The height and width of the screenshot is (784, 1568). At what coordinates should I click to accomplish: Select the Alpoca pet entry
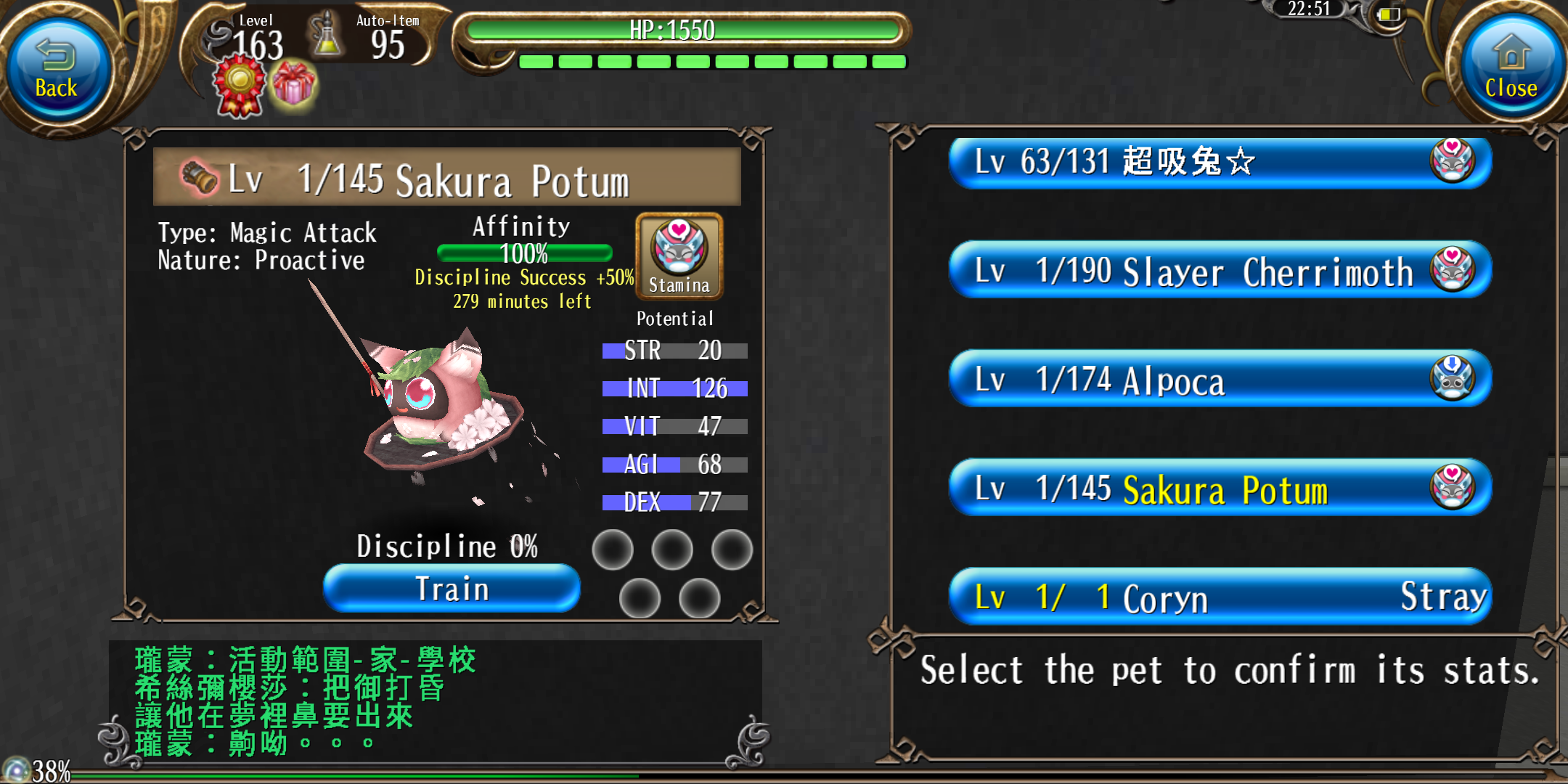[x=1220, y=380]
